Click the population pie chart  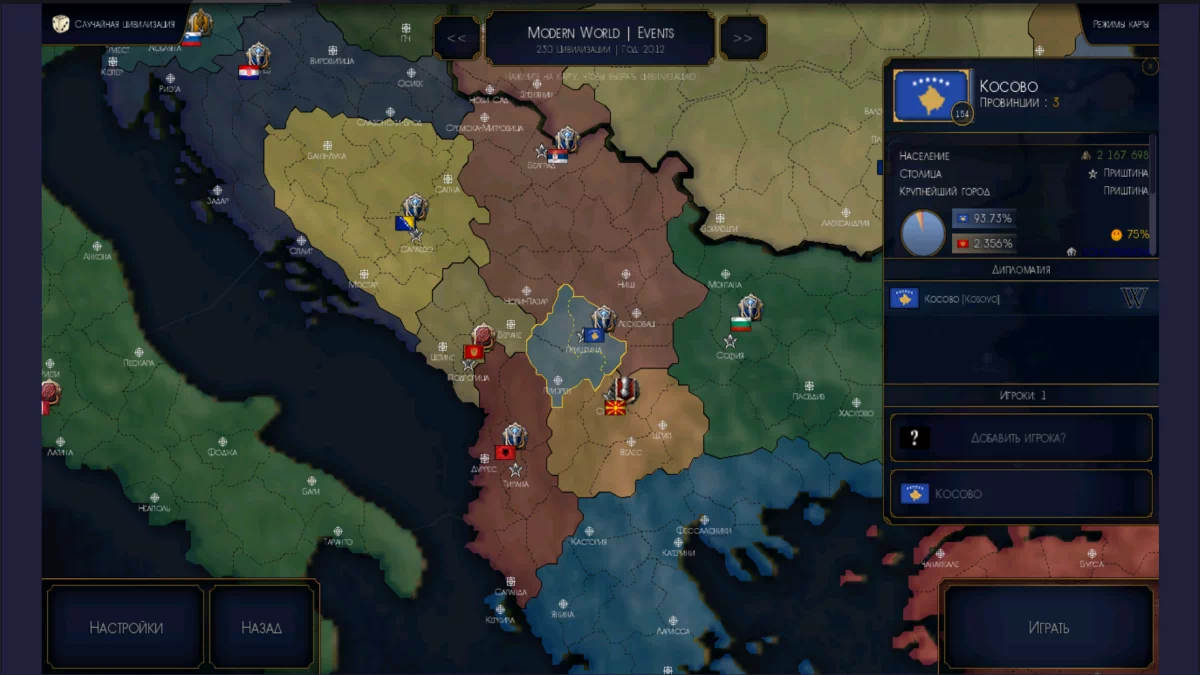[x=923, y=232]
